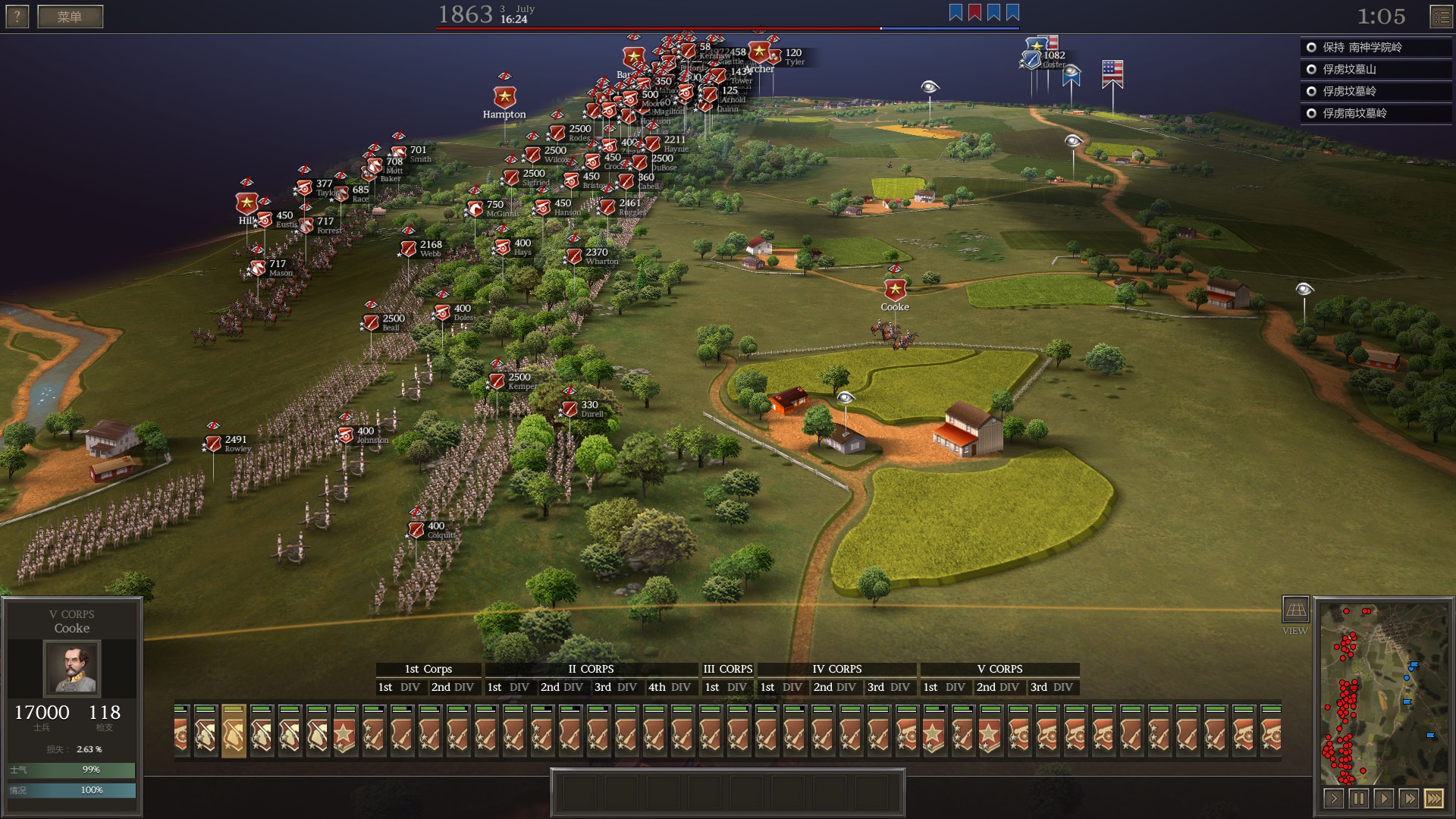
Task: Click the Union flag marker on the ridge
Action: (x=1112, y=70)
